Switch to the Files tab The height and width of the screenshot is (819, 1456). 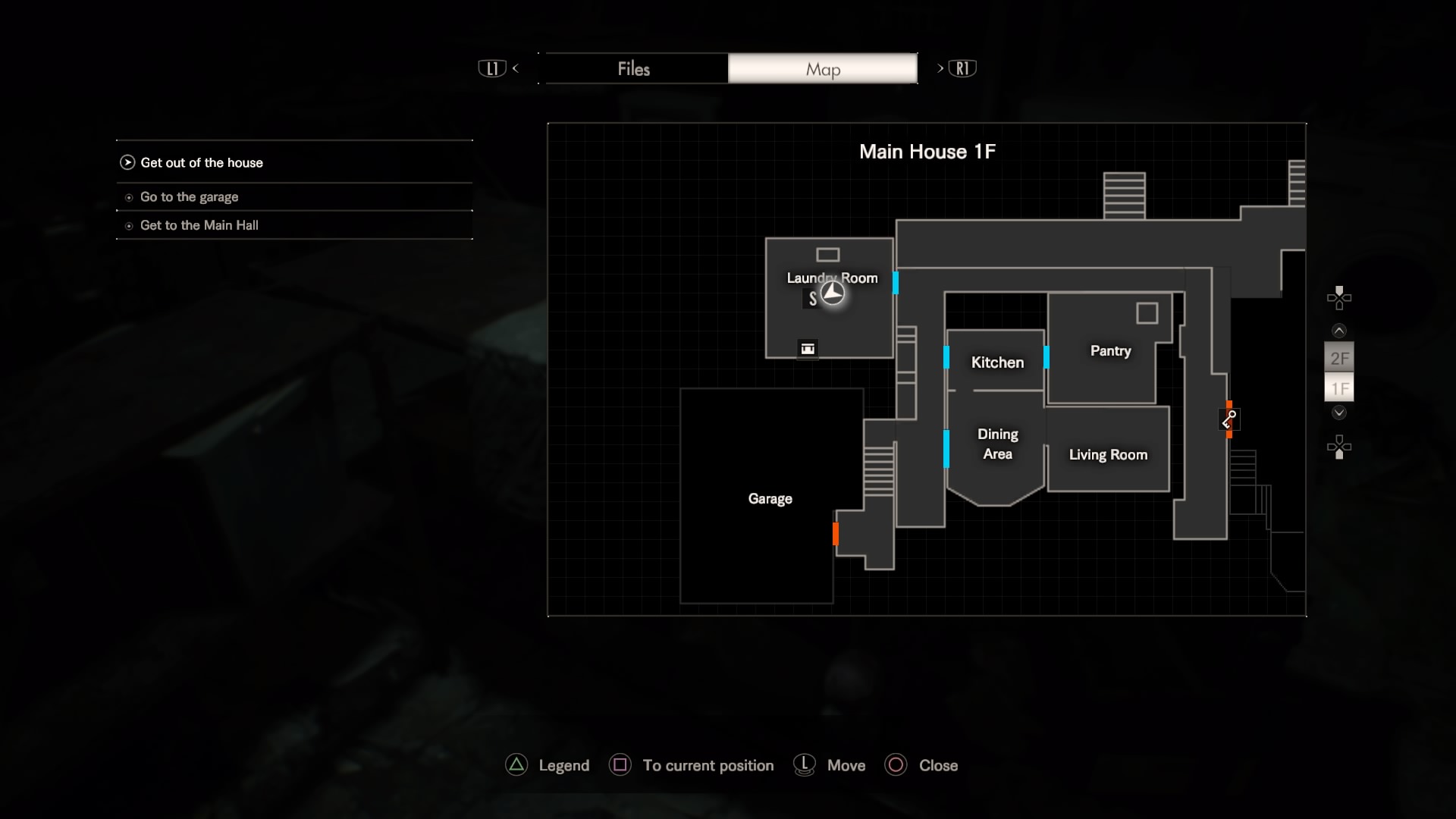(634, 69)
